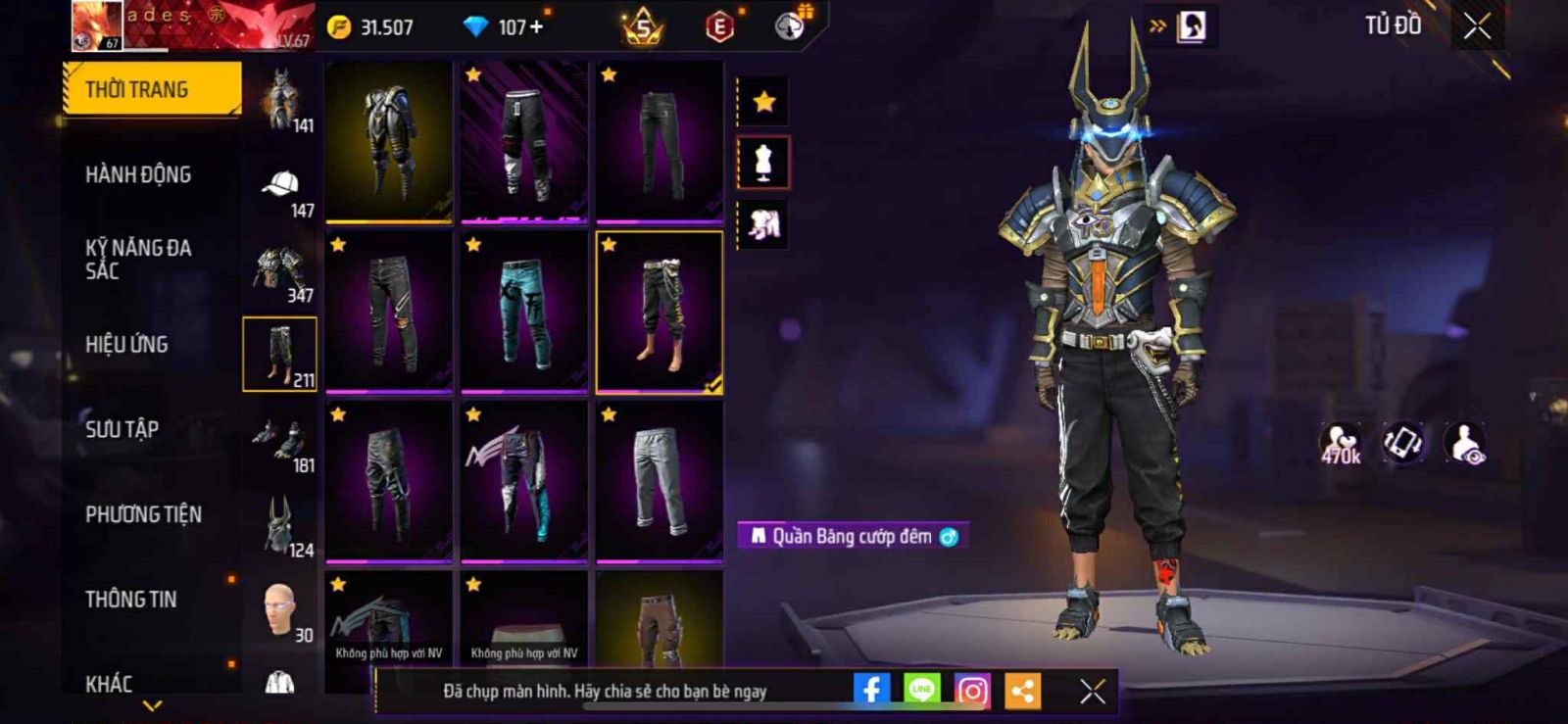Open the Hiệu Ứng section

(x=126, y=344)
